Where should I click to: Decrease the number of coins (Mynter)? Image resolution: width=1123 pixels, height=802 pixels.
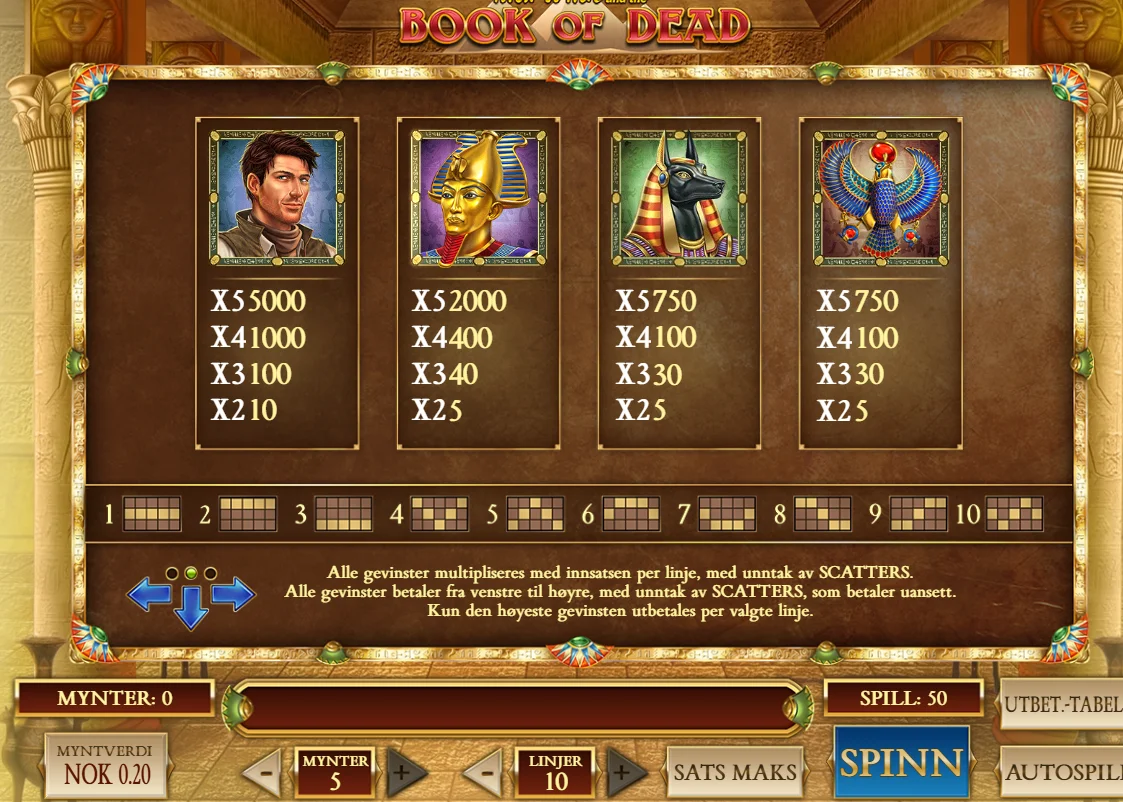(262, 772)
